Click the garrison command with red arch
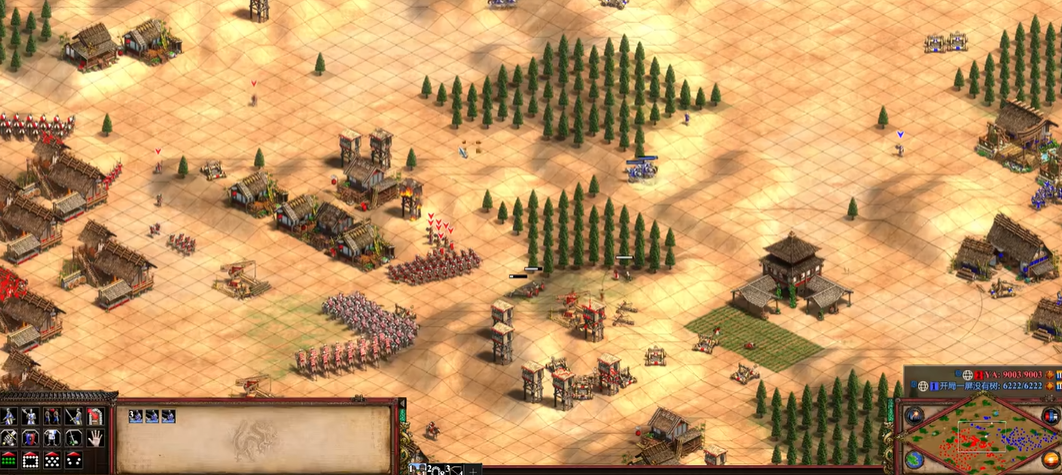1062x475 pixels. point(96,417)
